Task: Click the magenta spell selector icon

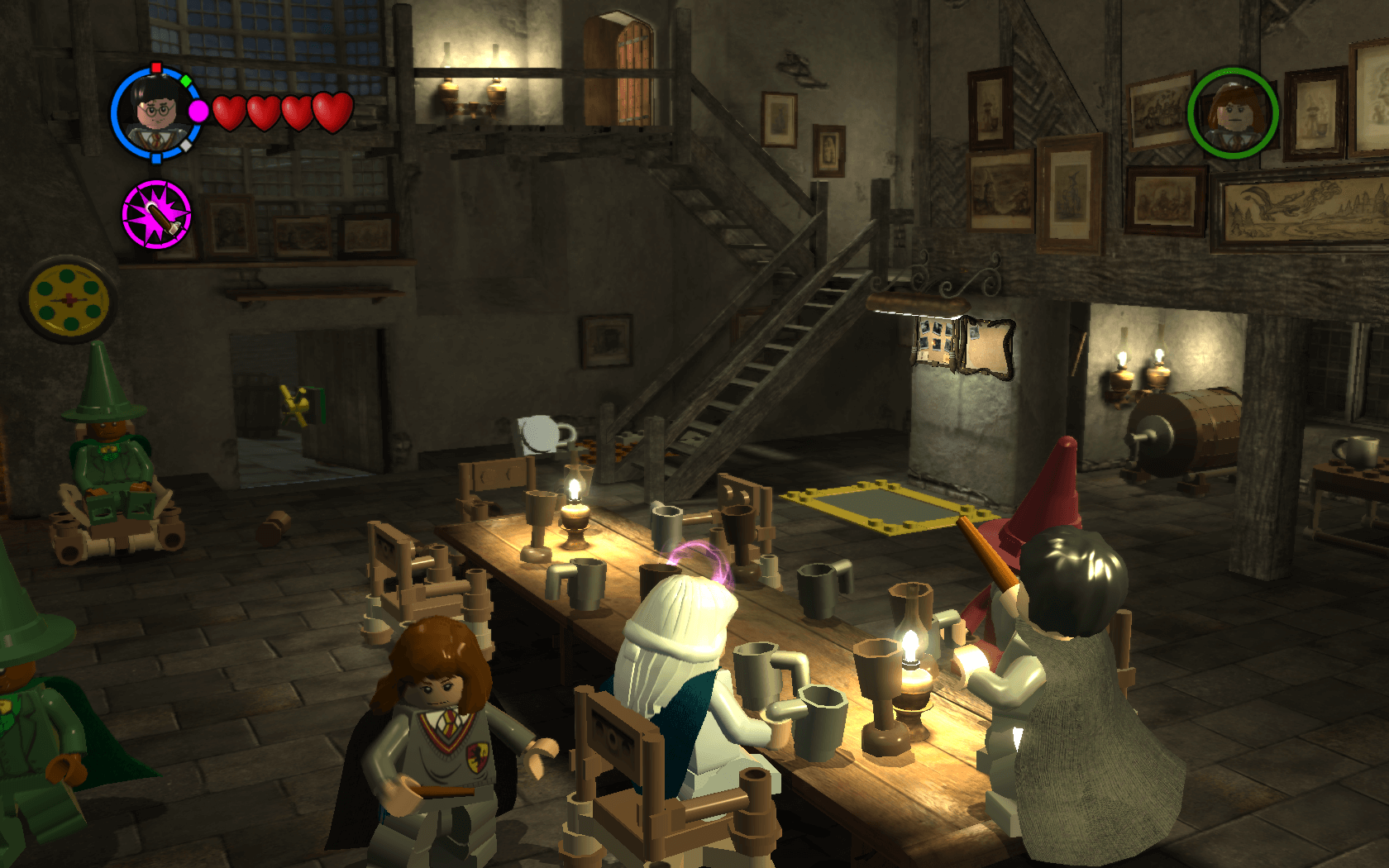Action: pos(156,215)
